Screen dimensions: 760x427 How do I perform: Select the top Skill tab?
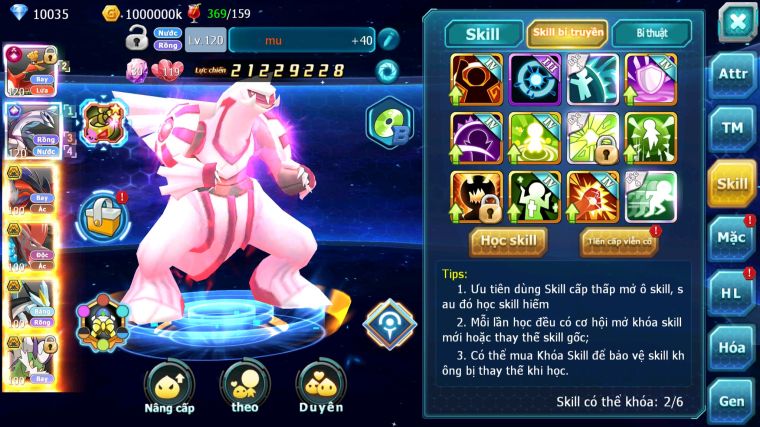click(x=483, y=34)
